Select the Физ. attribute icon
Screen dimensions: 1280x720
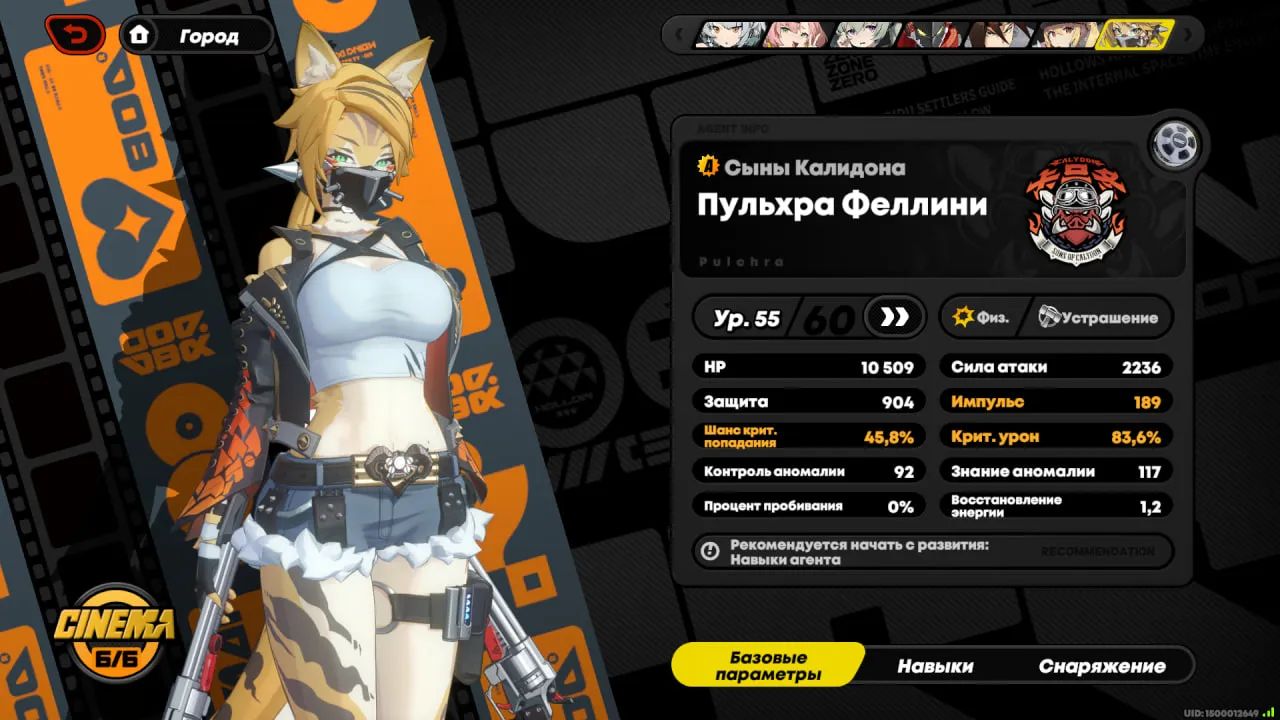(x=964, y=317)
